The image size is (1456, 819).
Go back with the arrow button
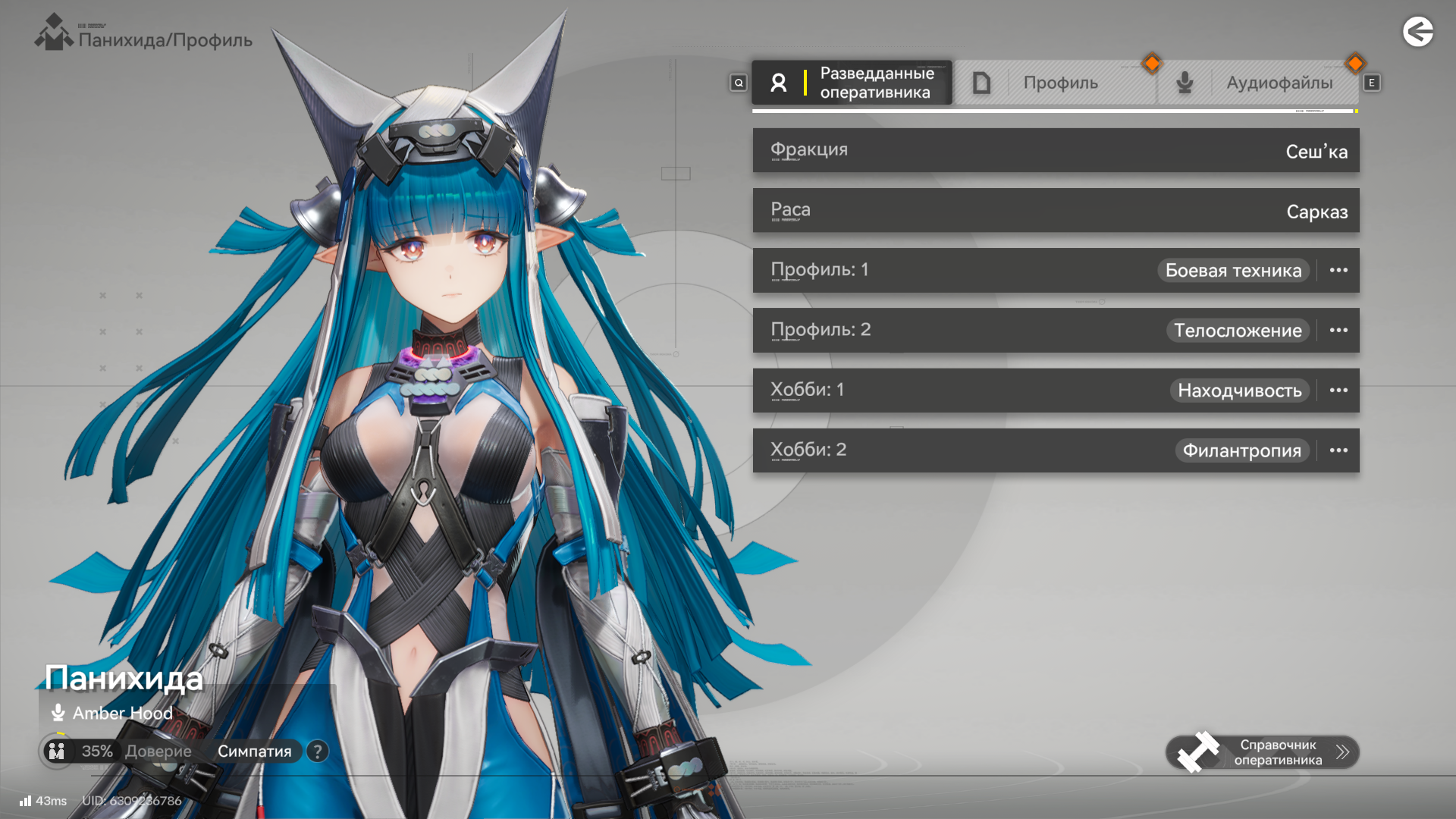1417,32
